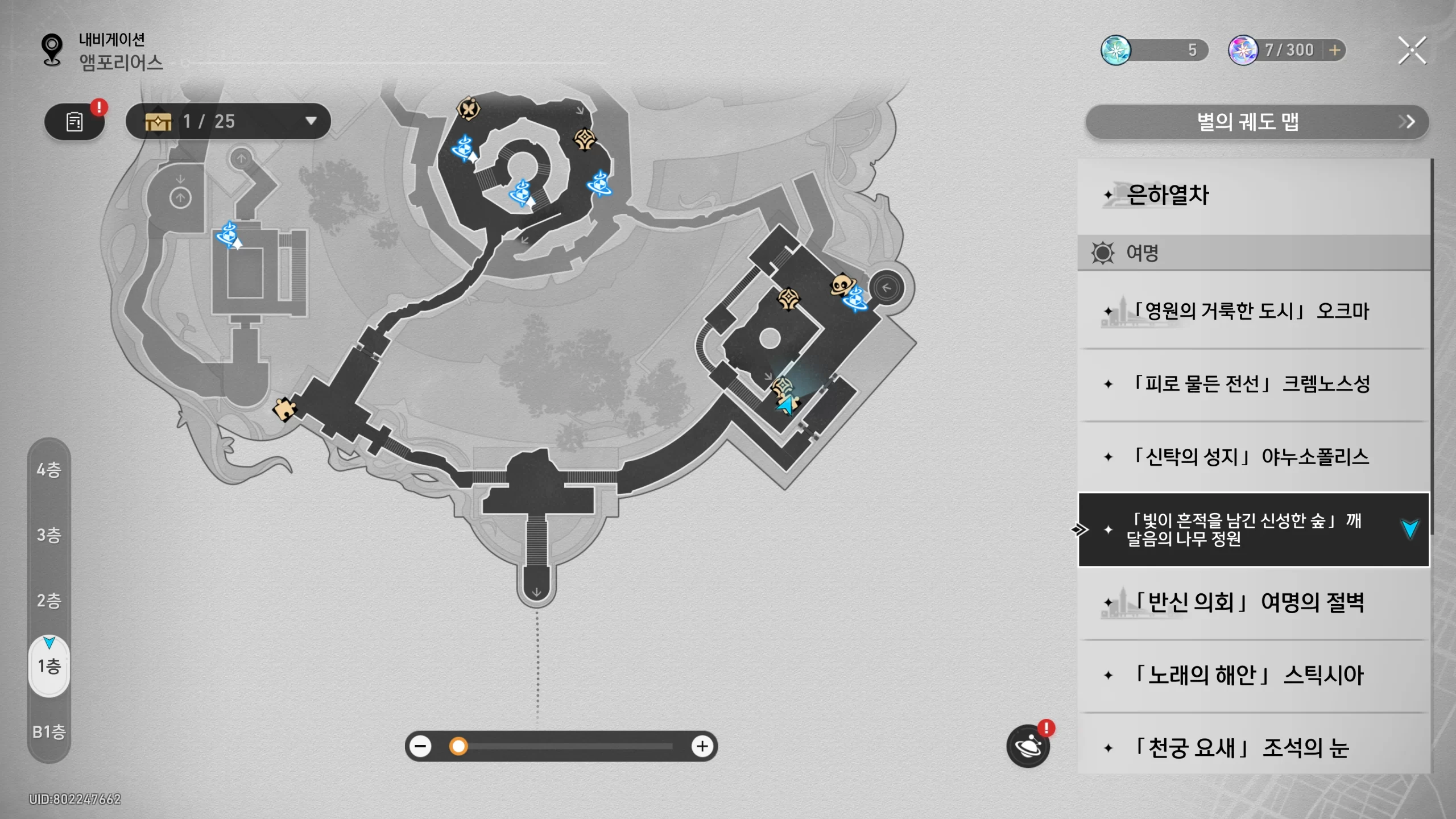This screenshot has height=819, width=1456.
Task: Select 「피로 물든 전선」 크렘노스성
Action: coord(1251,384)
